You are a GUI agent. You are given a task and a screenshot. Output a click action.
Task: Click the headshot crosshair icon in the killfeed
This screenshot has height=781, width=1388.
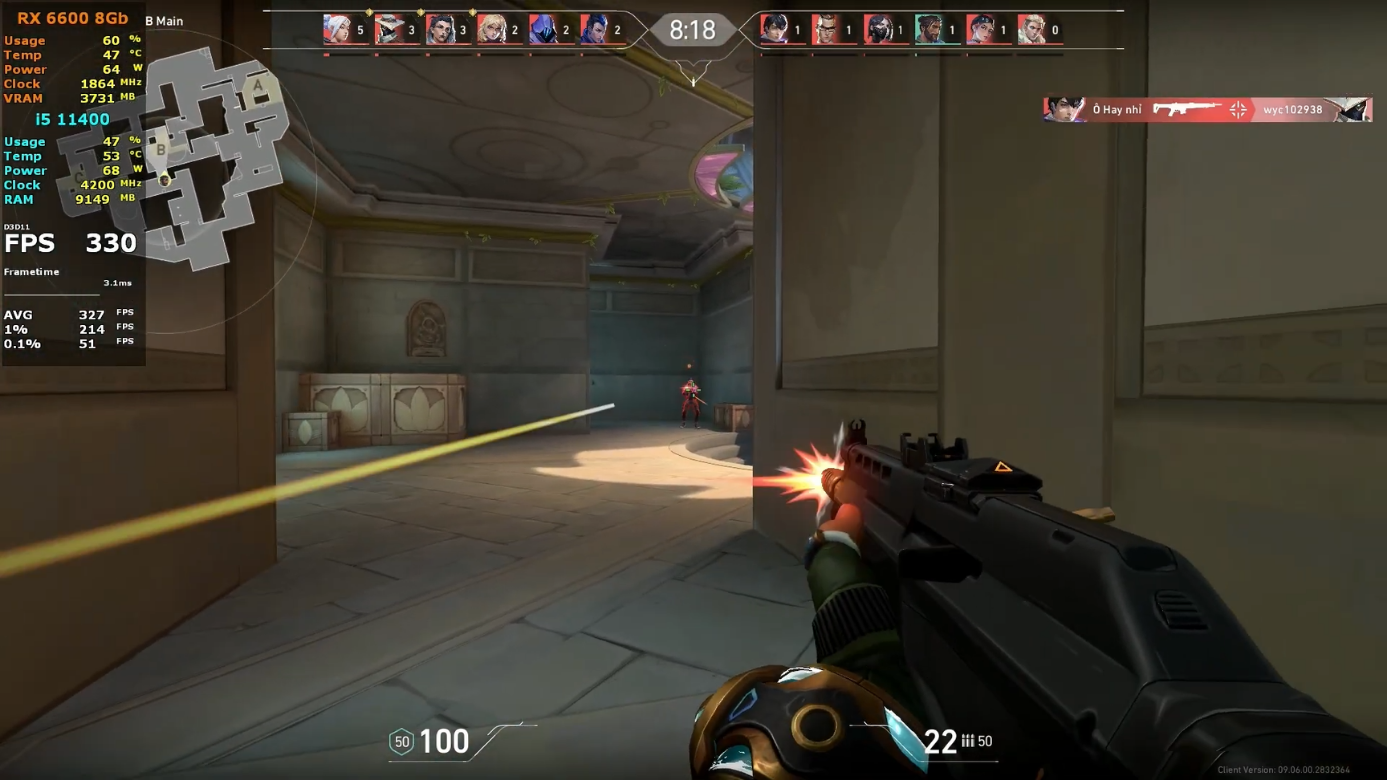(x=1237, y=110)
